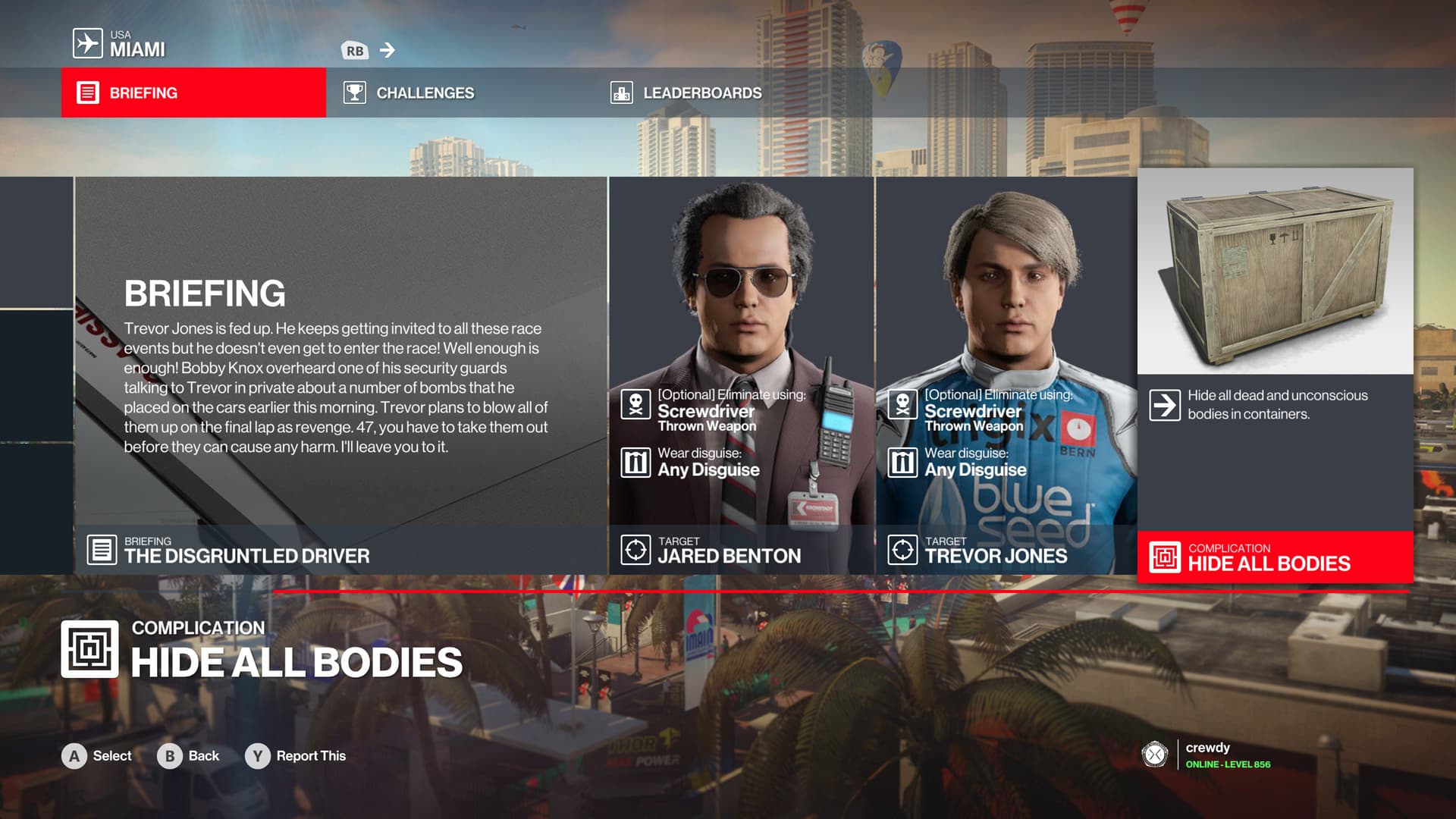Select The Disgruntled Driver briefing tile
This screenshot has height=819, width=1456.
click(x=340, y=375)
